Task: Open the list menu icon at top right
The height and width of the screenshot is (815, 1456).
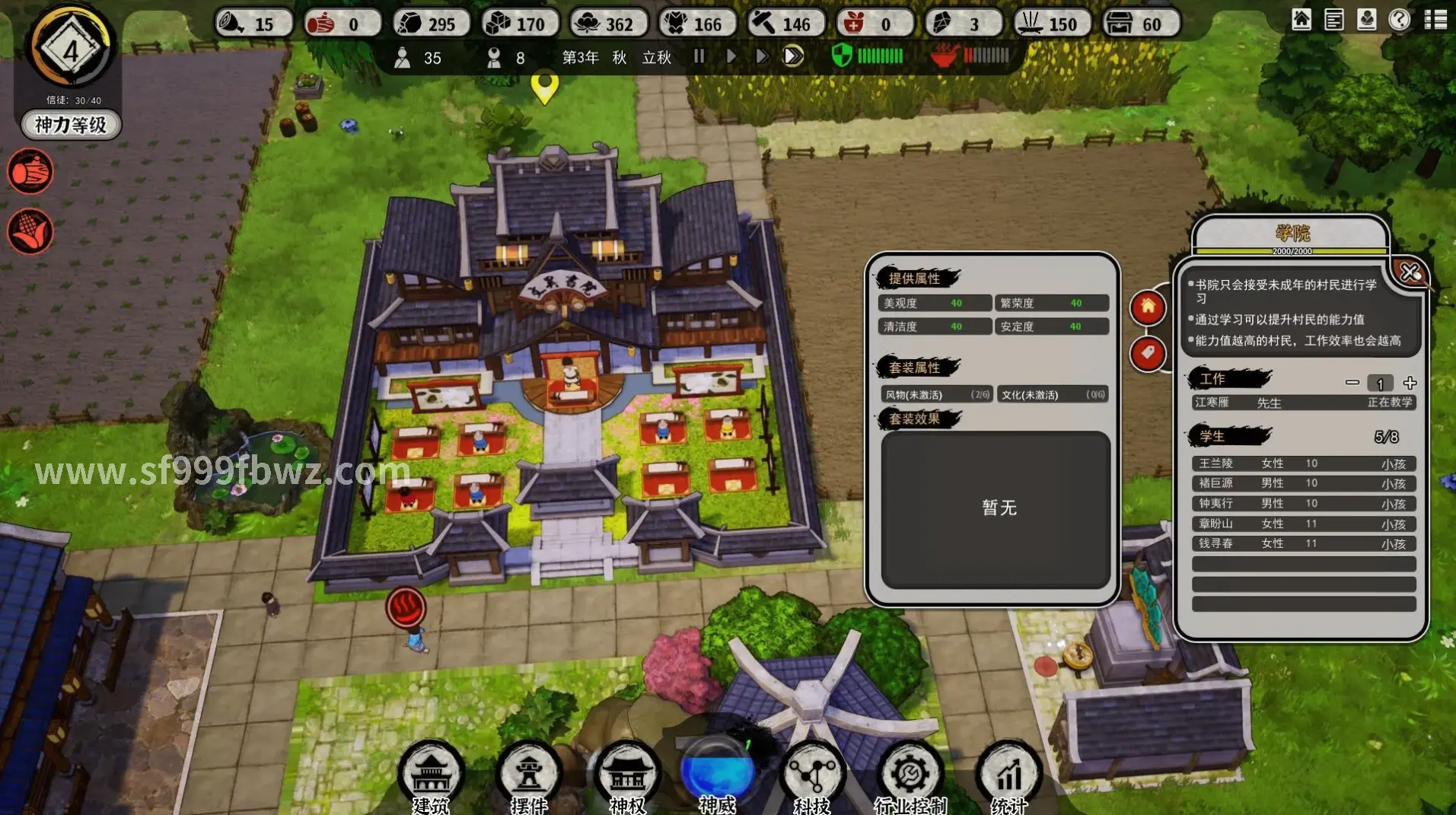Action: point(1435,20)
